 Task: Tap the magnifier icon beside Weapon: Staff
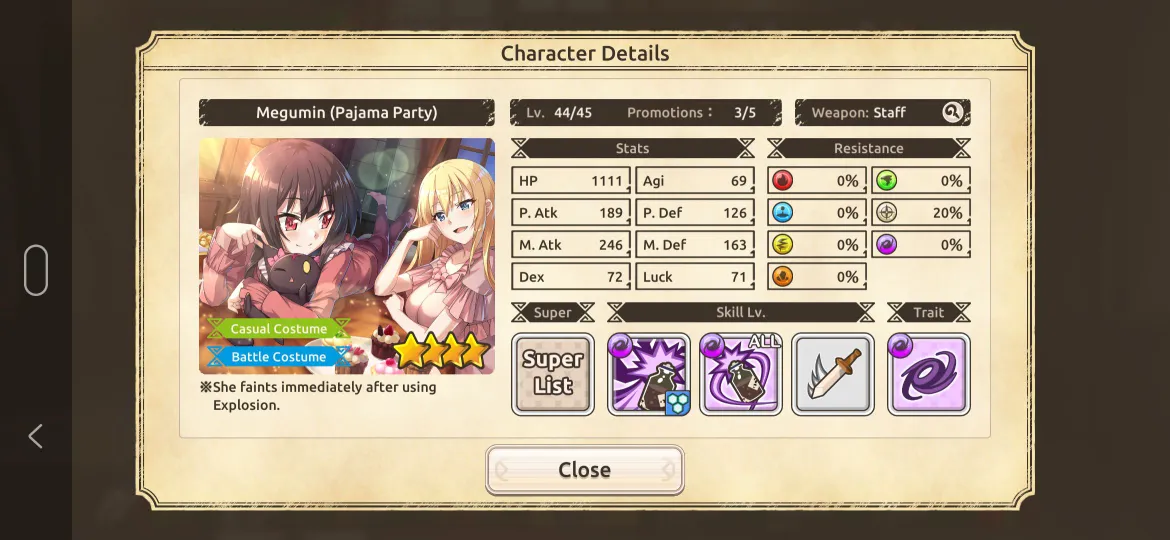coord(952,113)
